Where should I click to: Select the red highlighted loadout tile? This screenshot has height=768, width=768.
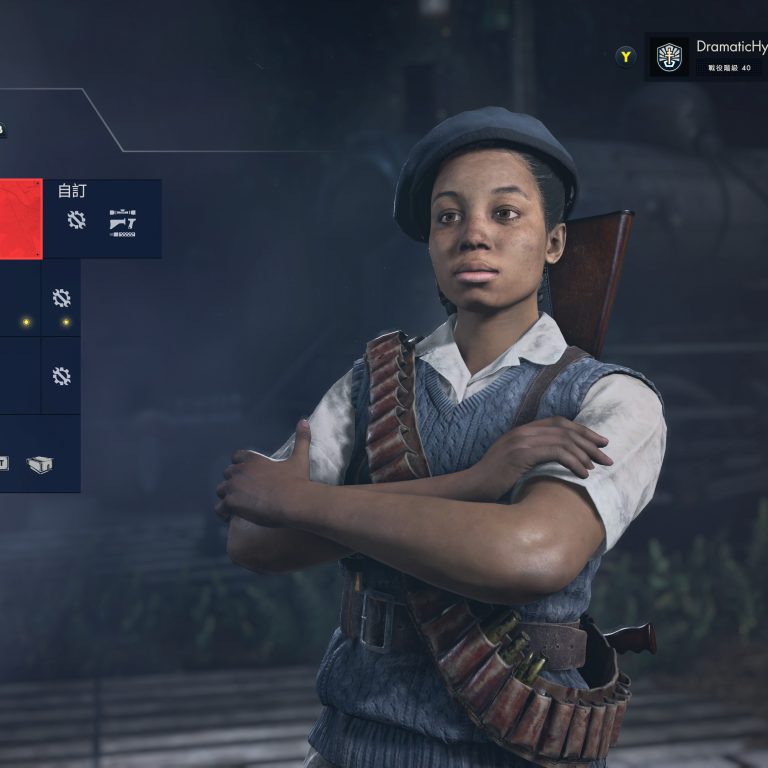click(20, 217)
